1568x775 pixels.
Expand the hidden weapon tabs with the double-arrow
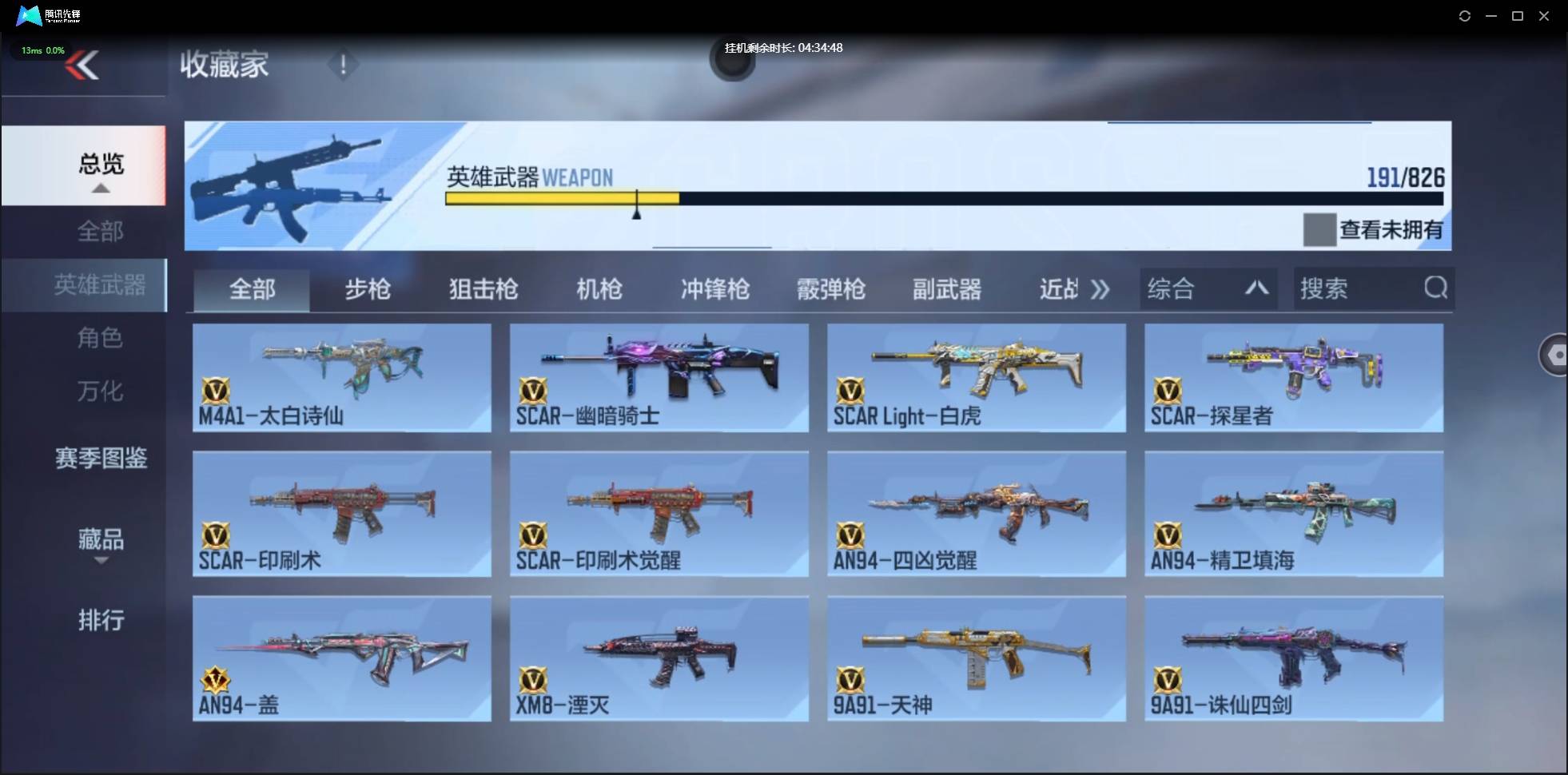click(x=1100, y=289)
